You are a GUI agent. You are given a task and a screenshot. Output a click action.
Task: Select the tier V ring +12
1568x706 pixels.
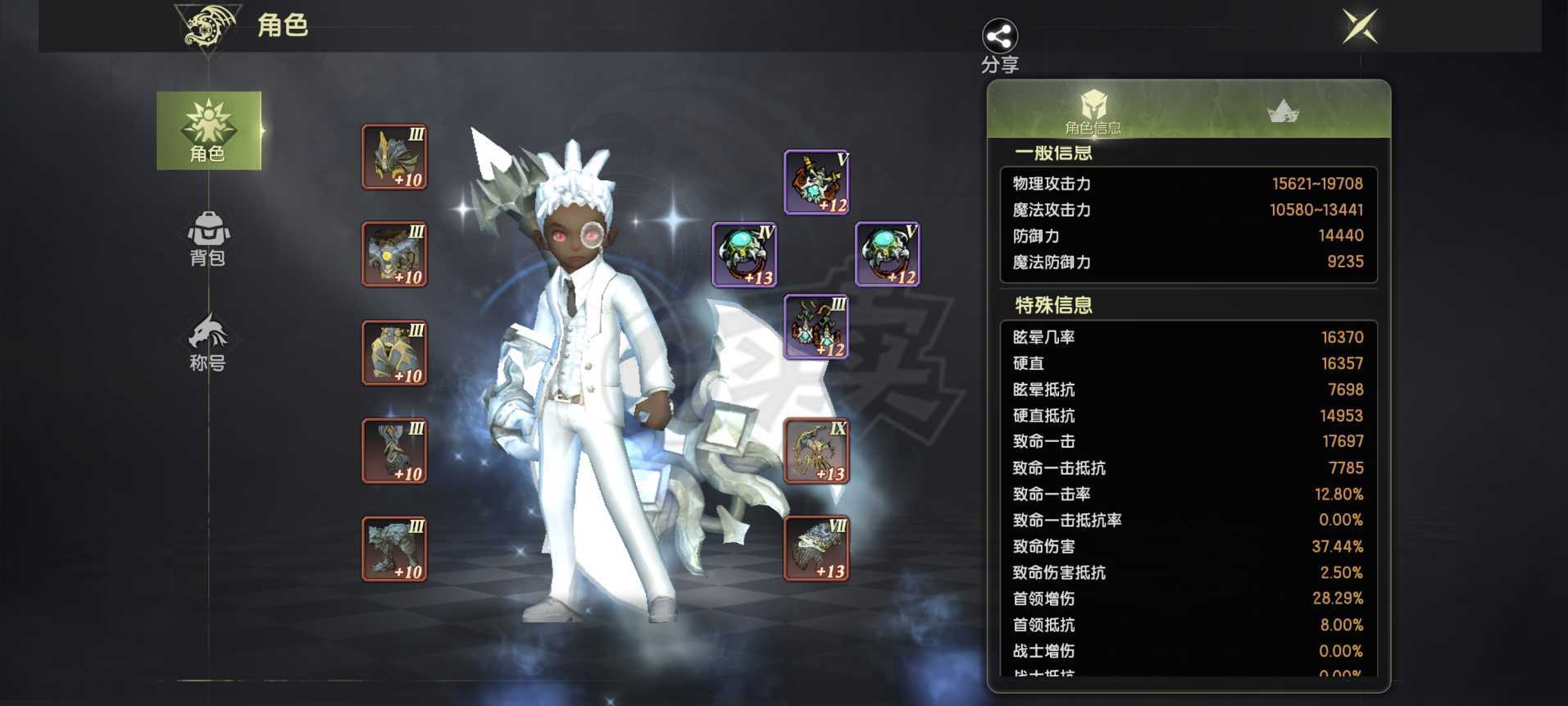tap(888, 254)
